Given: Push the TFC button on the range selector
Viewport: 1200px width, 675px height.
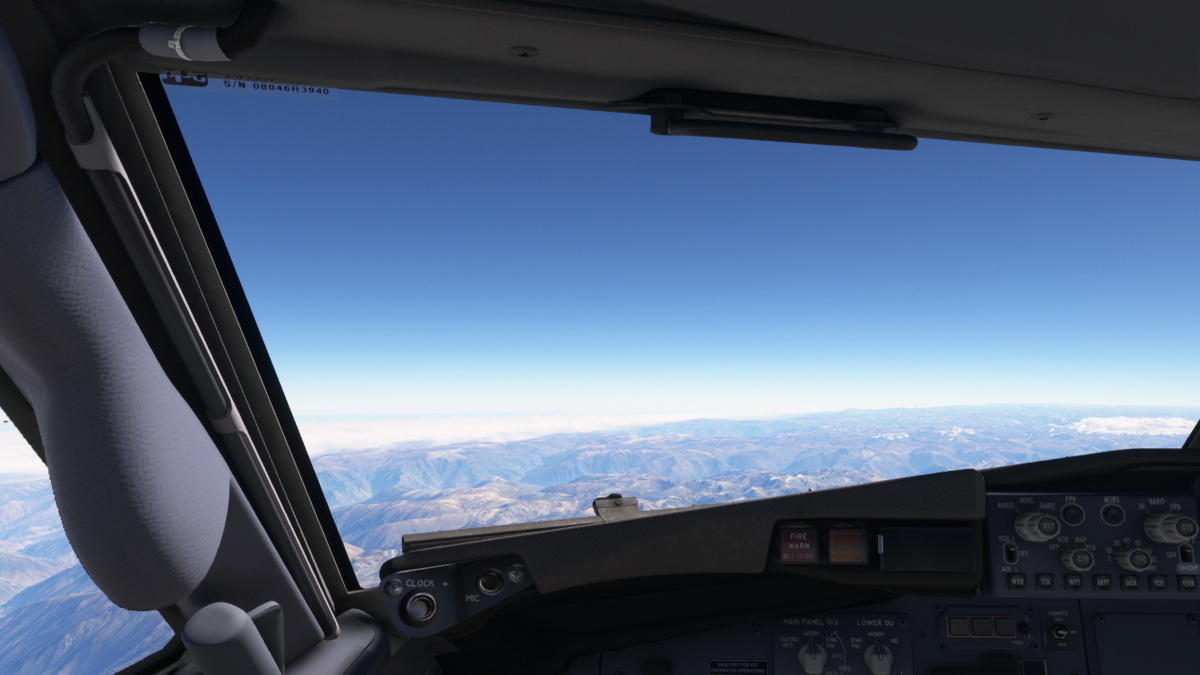Looking at the screenshot, I should tap(1139, 560).
